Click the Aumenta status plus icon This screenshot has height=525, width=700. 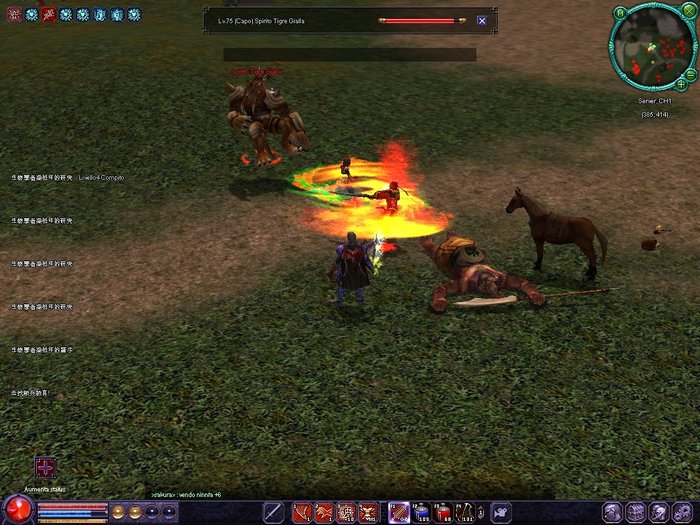45,467
